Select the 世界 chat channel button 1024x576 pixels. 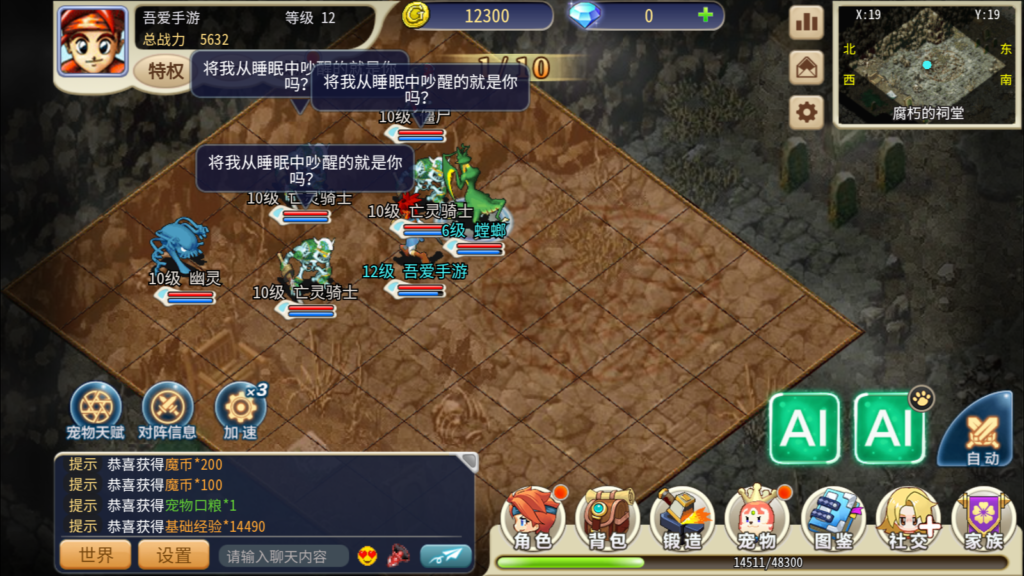pos(96,555)
